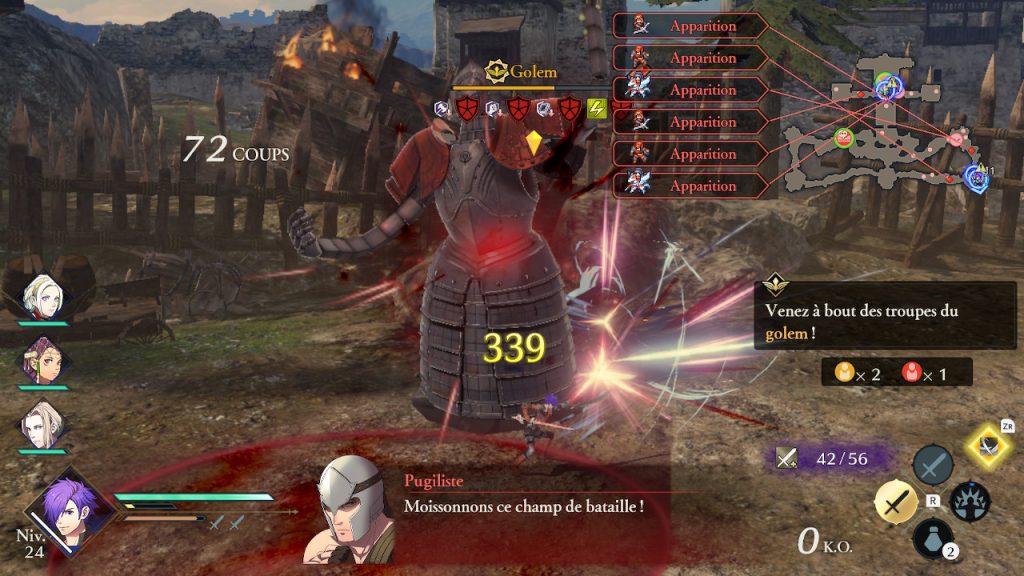Click the green lightning status icon on Golem
Screen dimensions: 1024x576
597,108
